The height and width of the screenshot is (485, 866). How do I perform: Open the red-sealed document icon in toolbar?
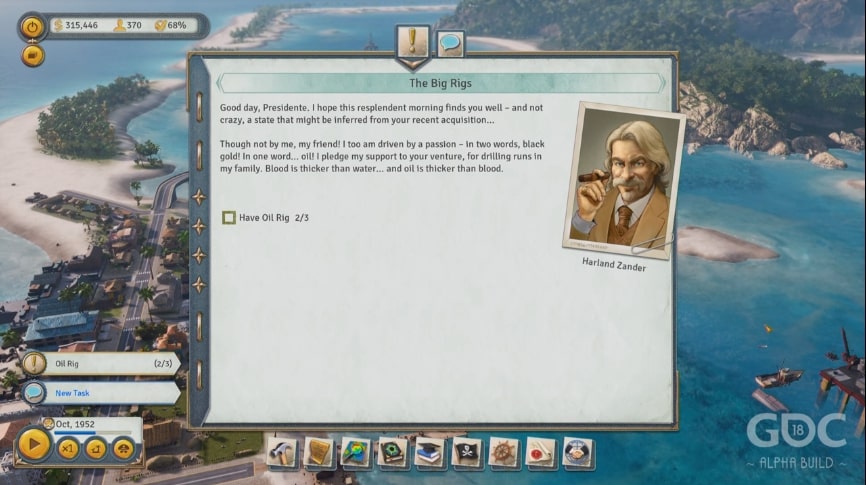click(x=541, y=452)
